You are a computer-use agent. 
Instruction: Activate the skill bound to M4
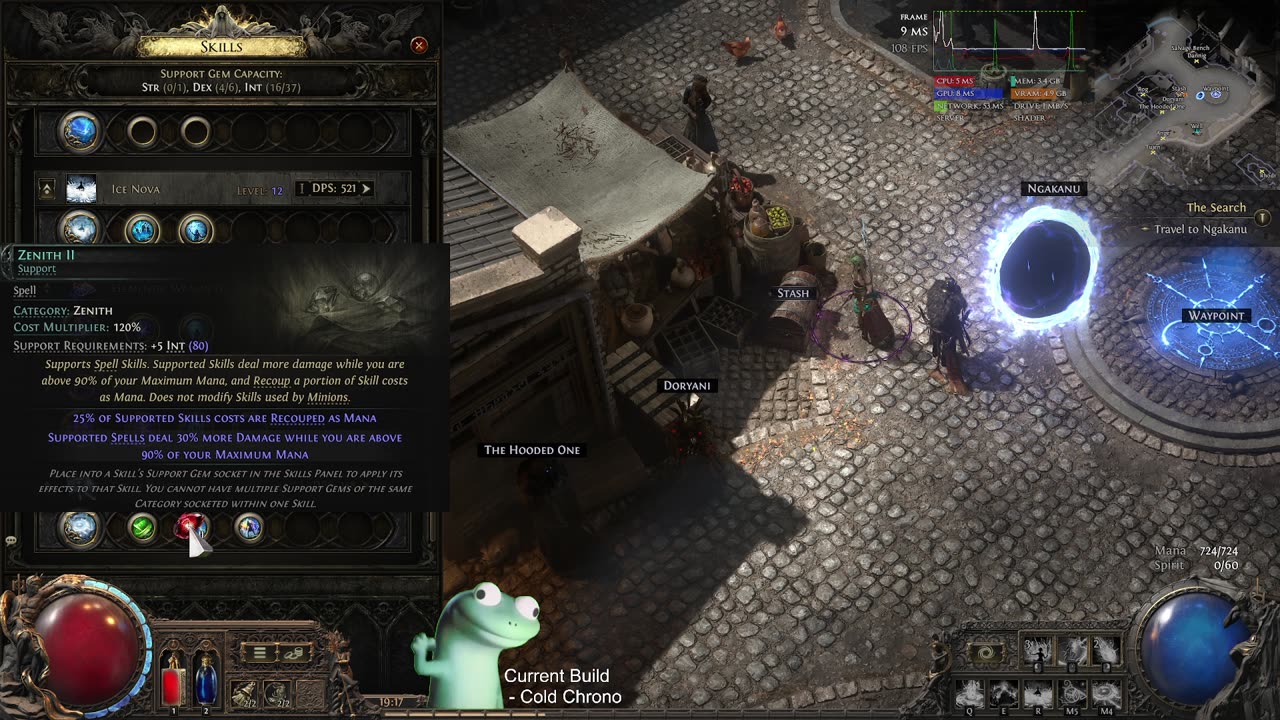point(1106,692)
